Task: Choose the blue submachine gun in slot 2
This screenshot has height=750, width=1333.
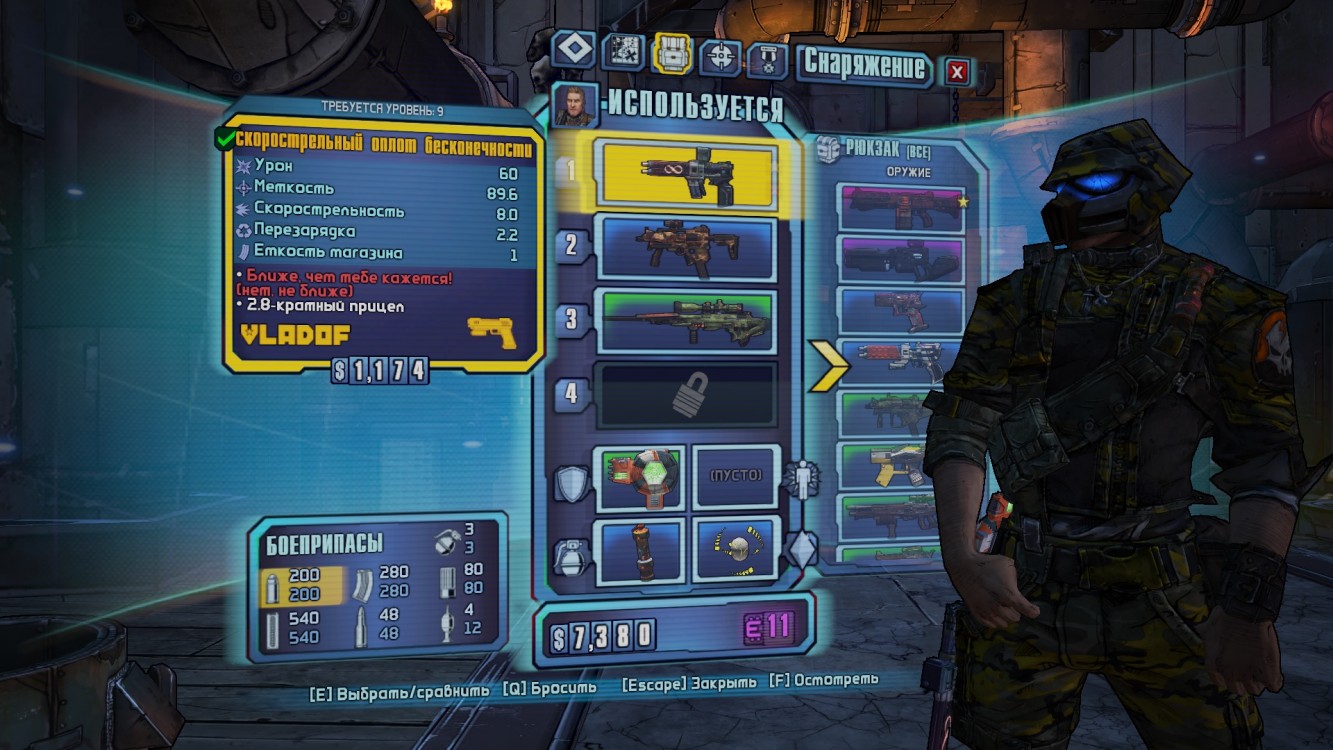Action: point(686,247)
